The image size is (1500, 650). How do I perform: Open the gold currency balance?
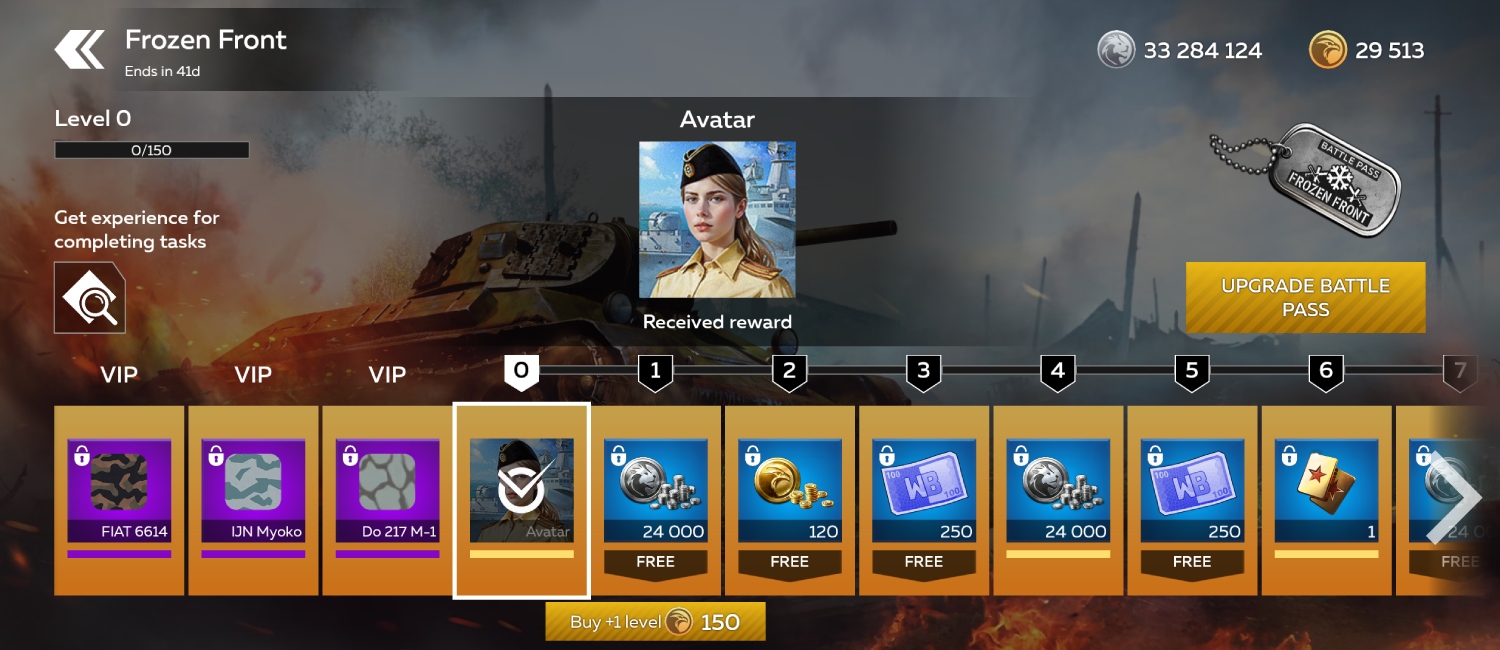[1367, 50]
